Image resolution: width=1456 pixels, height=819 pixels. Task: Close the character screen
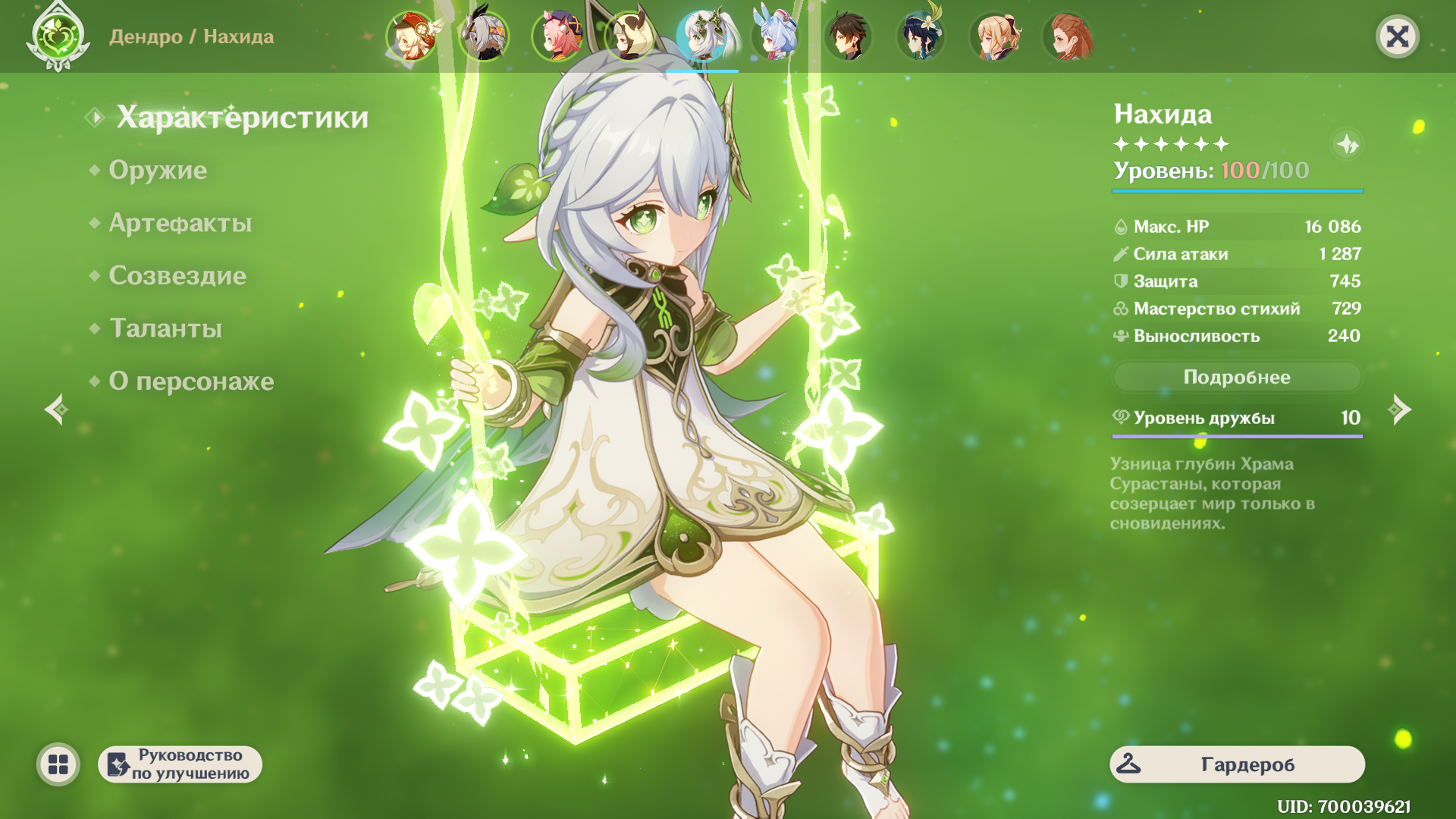[x=1397, y=36]
